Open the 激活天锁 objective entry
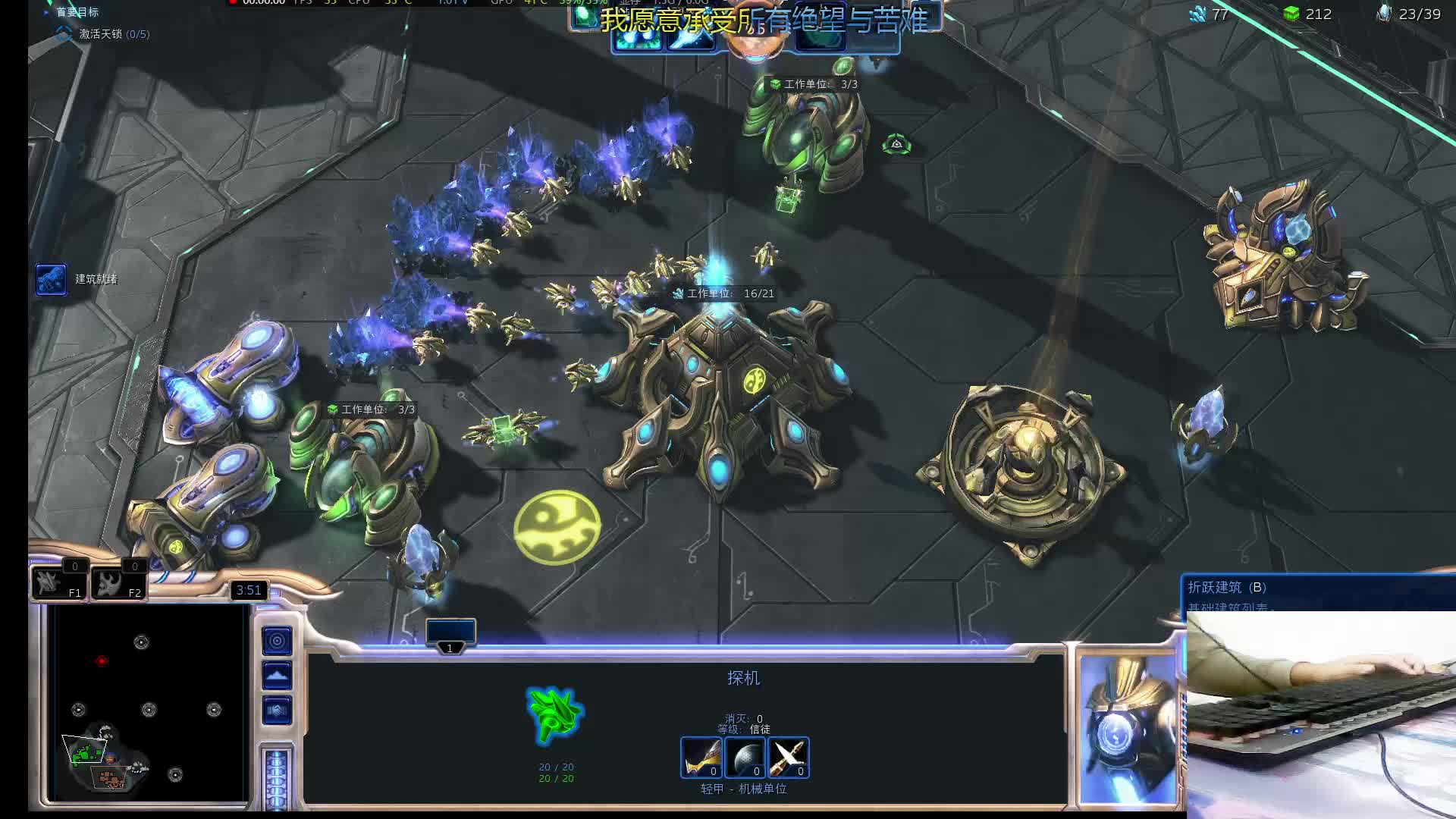Screen dimensions: 1456x819 coord(114,34)
